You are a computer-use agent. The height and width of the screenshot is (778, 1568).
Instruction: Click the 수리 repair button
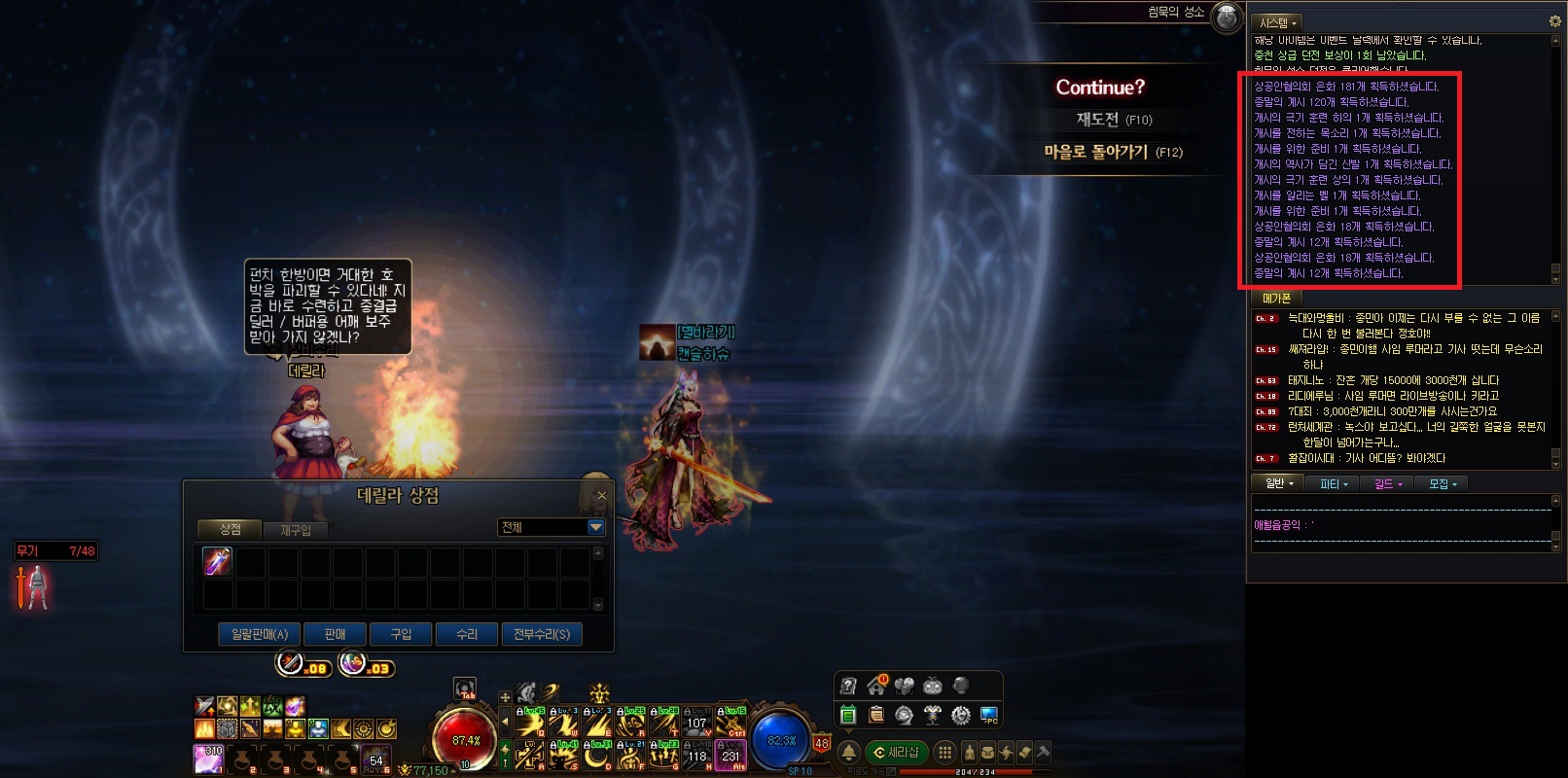coord(467,634)
